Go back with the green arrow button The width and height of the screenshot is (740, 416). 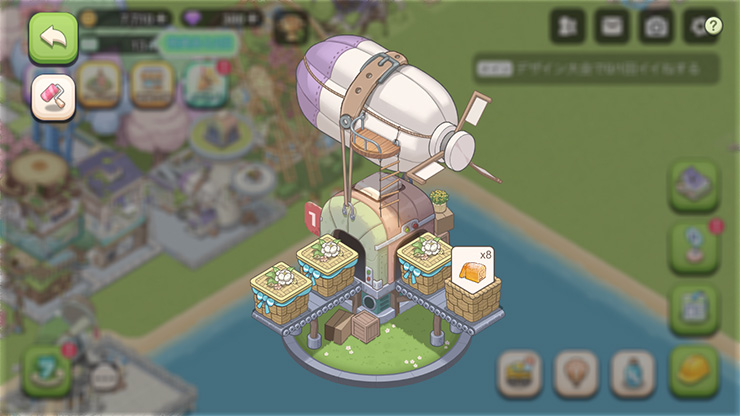tap(53, 38)
